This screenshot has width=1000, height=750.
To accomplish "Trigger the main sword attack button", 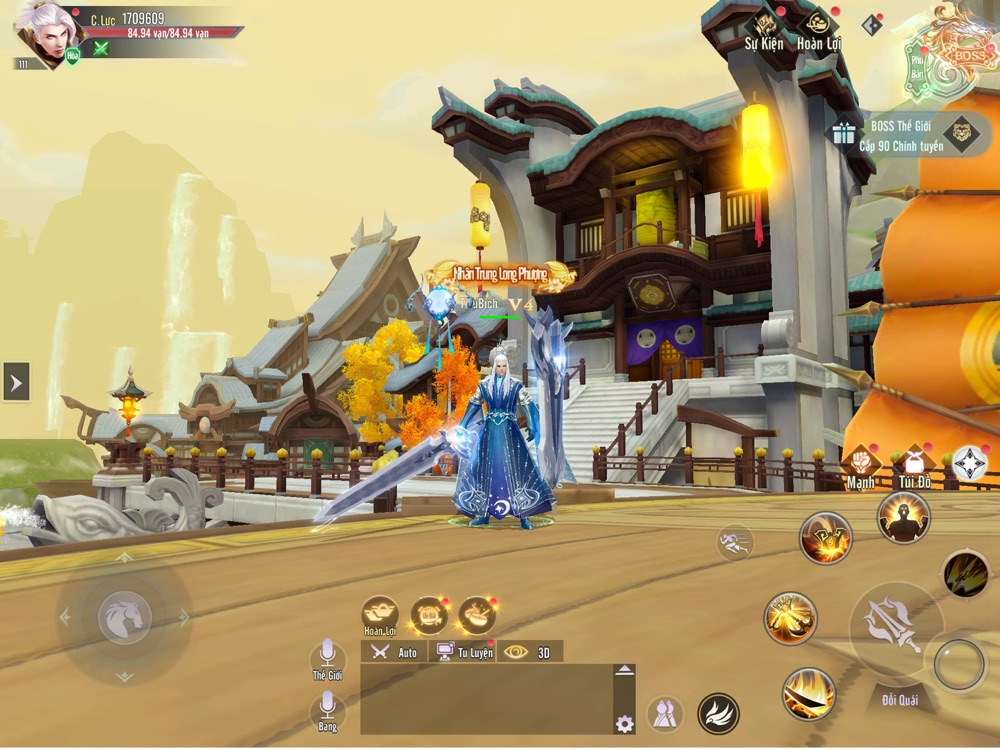I will click(x=894, y=625).
